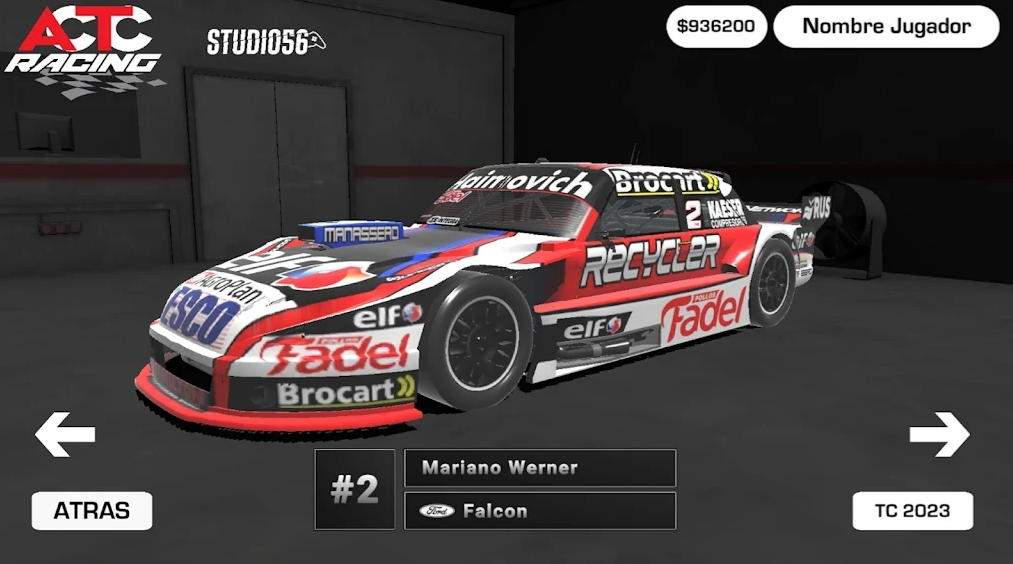This screenshot has height=564, width=1013.
Task: Select the #2 car number box
Action: click(x=355, y=490)
